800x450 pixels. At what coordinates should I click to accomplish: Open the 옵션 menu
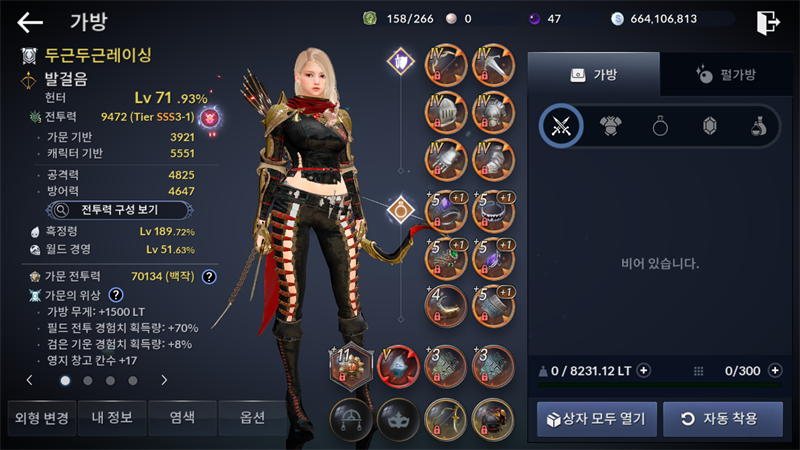(x=253, y=417)
